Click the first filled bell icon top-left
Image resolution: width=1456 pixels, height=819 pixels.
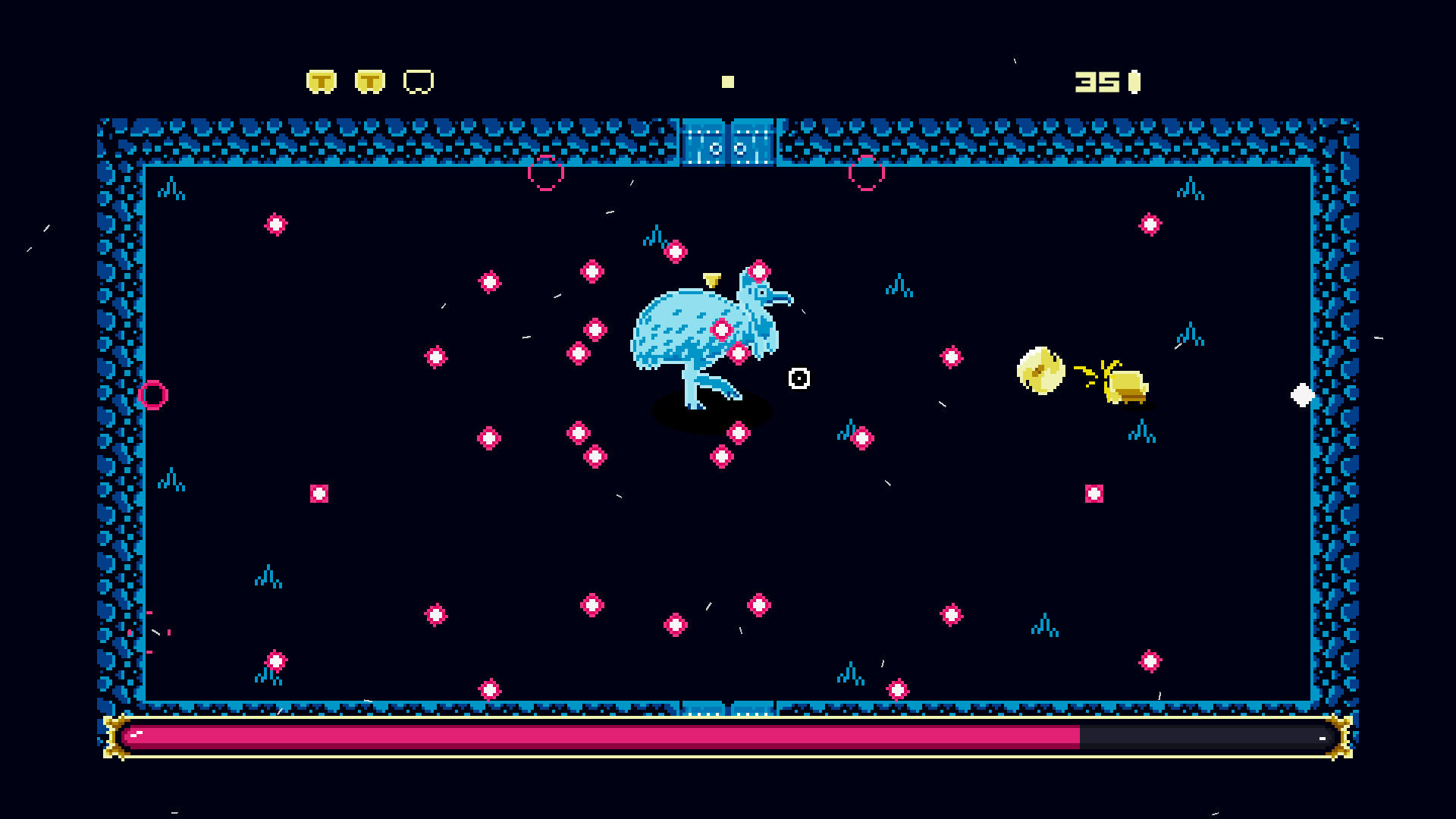pos(320,80)
